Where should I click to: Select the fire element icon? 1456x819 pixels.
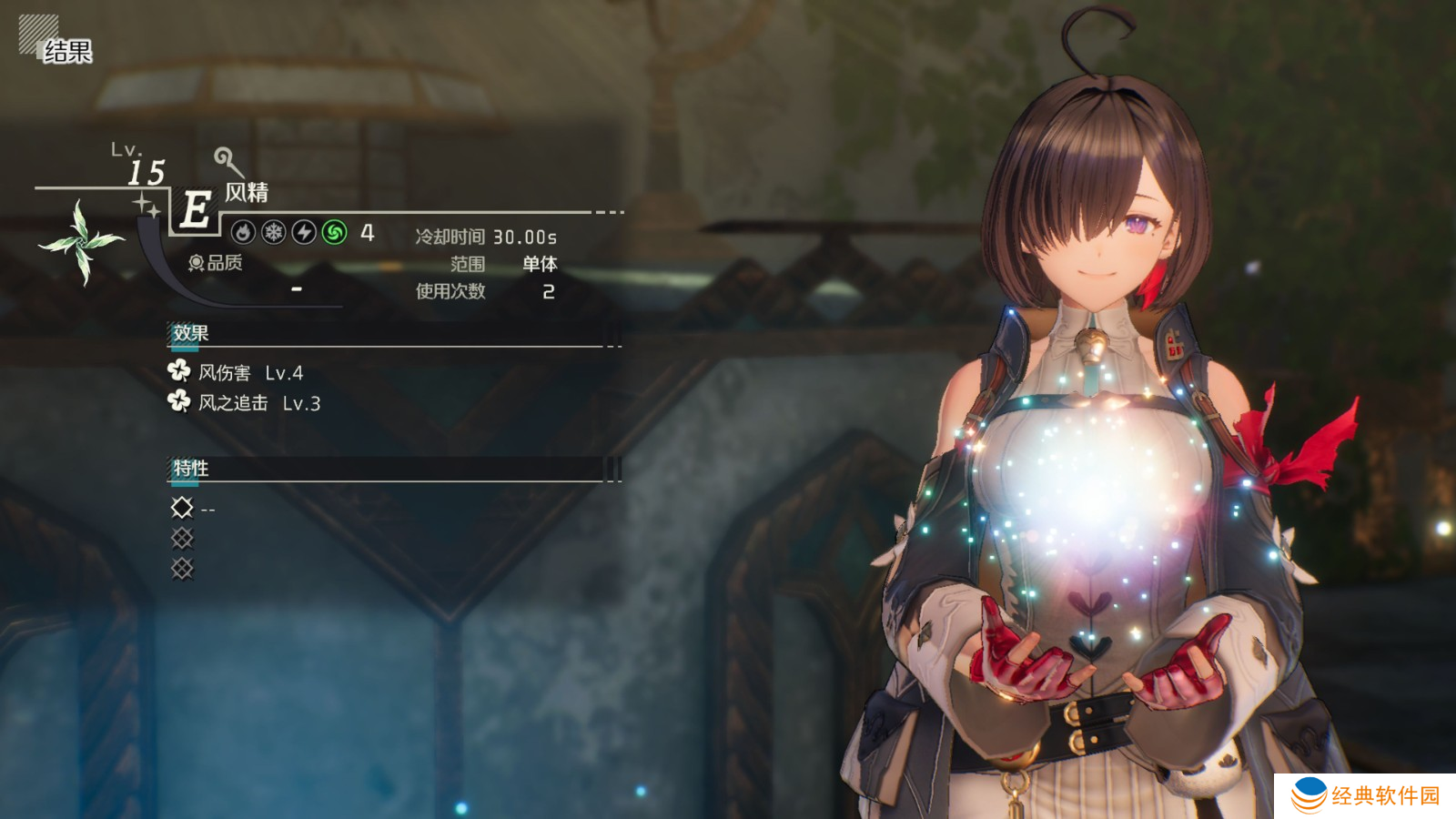tap(243, 233)
